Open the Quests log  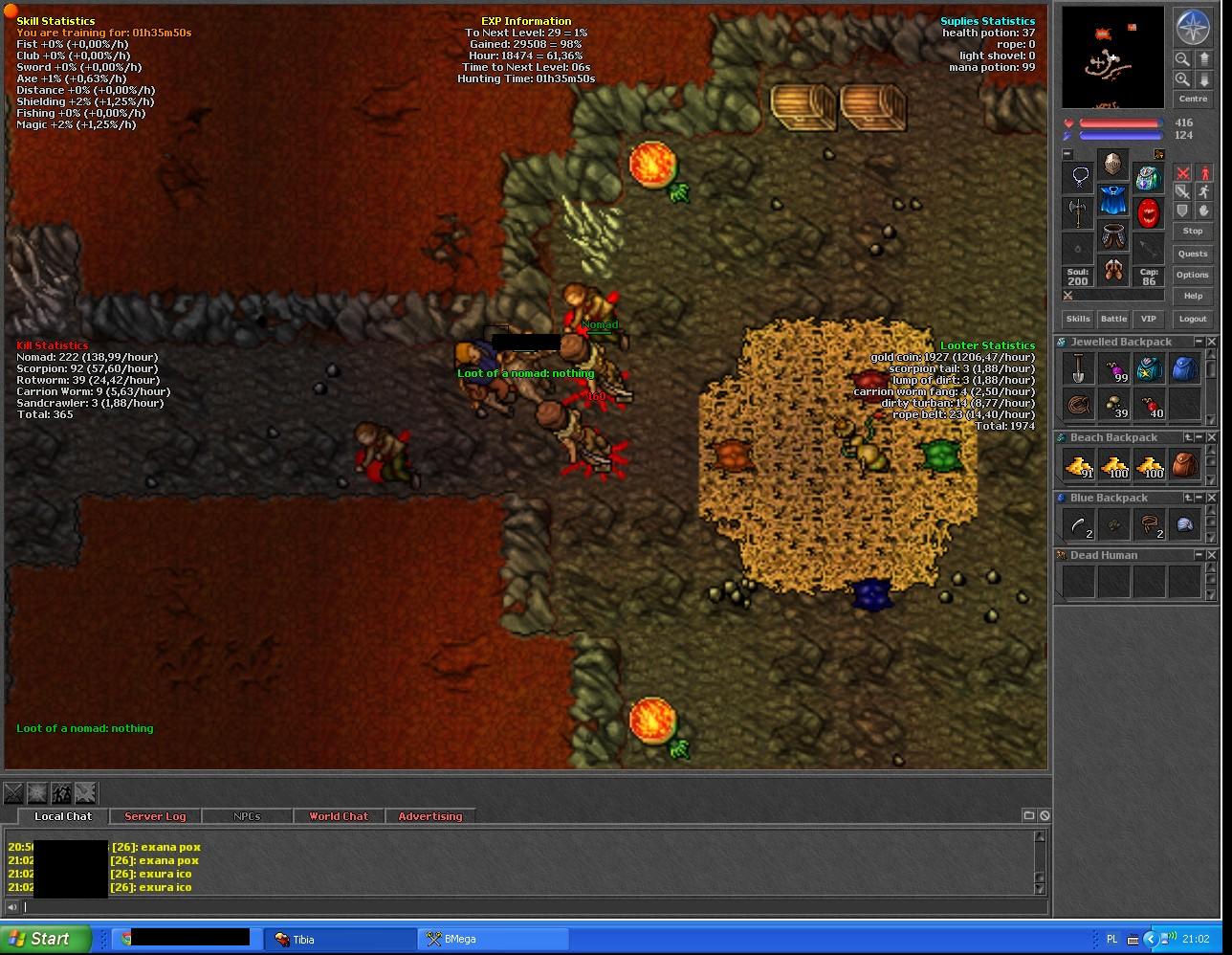[1192, 254]
